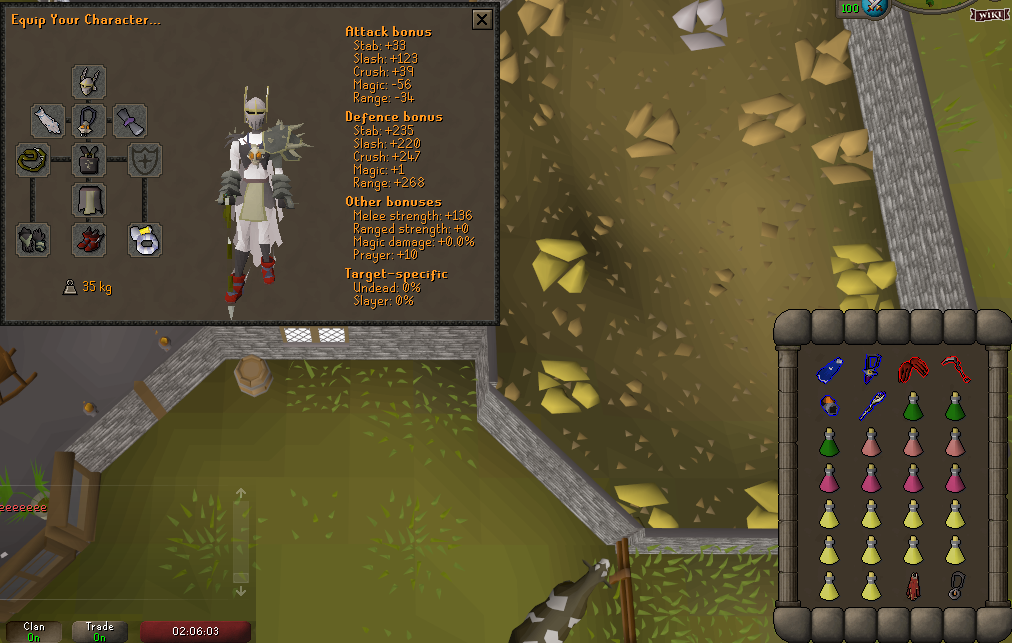Click the leg robe equipment slot
The image size is (1012, 643).
tap(89, 199)
